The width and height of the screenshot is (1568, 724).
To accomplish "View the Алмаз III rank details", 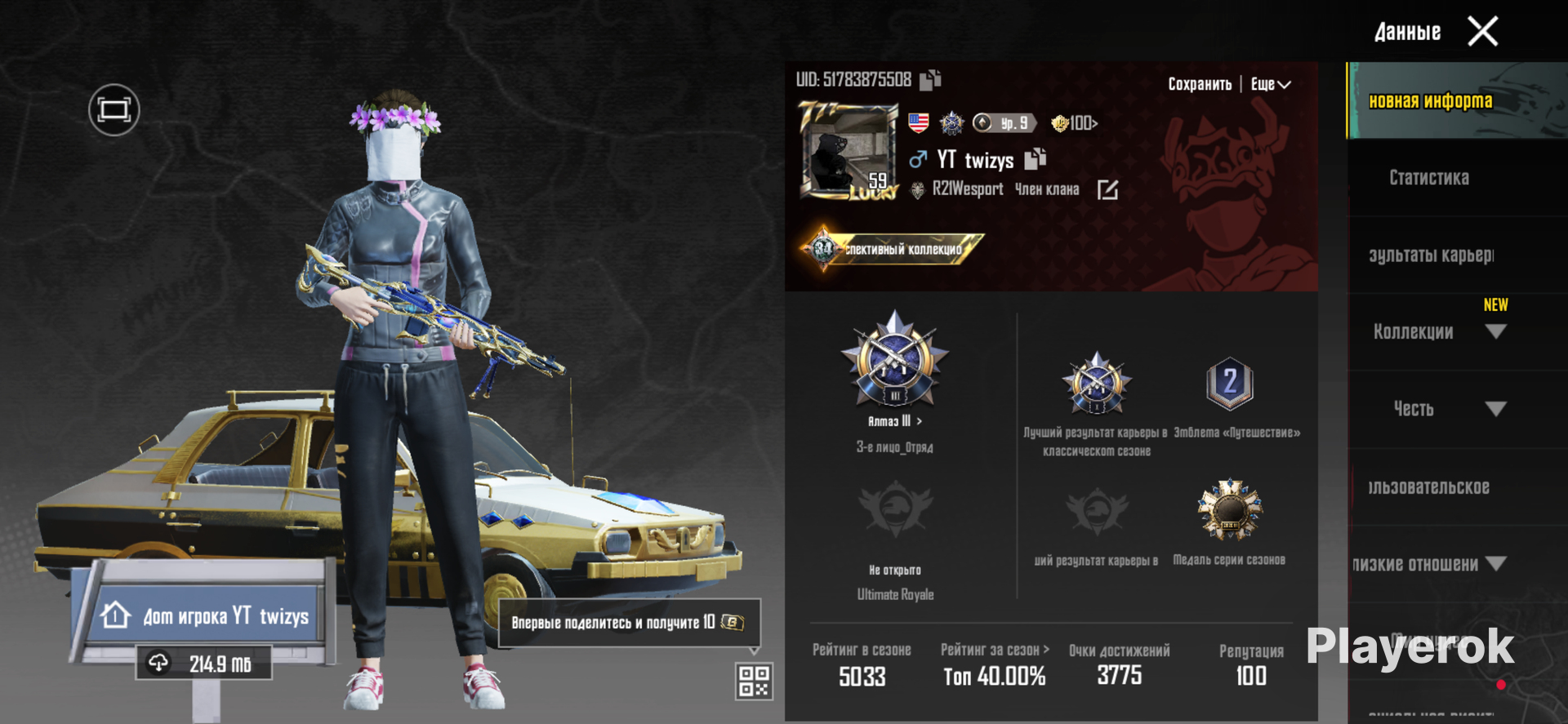I will coord(895,421).
